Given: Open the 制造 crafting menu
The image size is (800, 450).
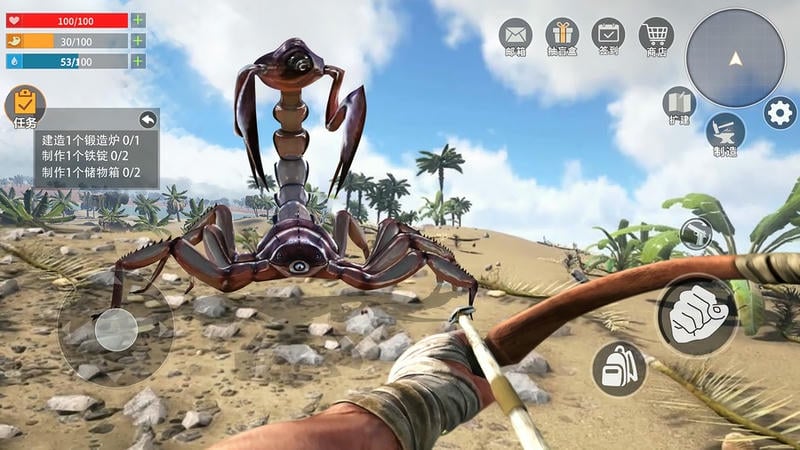Looking at the screenshot, I should [725, 133].
